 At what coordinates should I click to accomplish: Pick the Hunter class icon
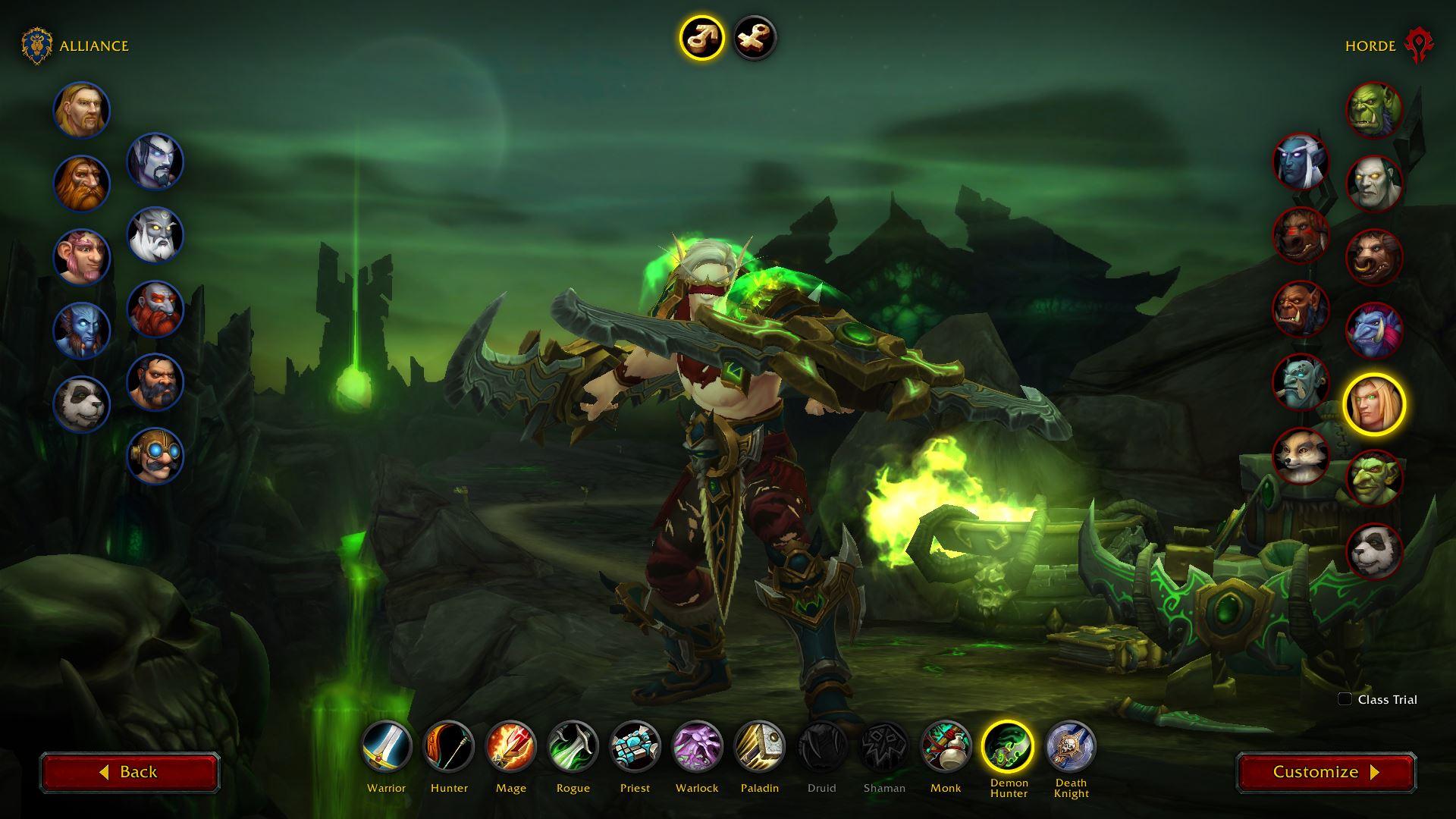[x=449, y=746]
